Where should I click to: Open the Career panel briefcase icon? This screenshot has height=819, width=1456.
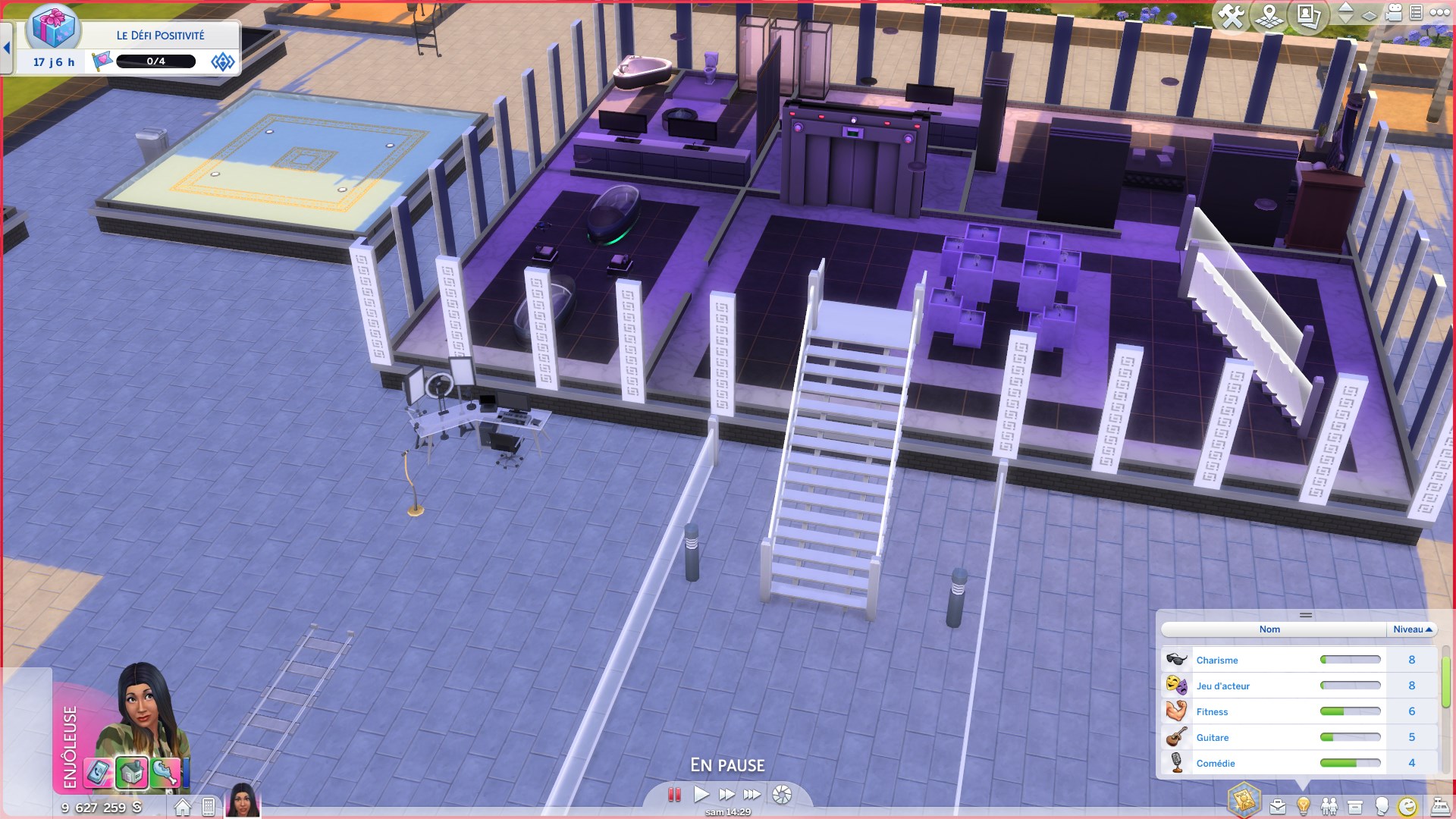point(1277,805)
